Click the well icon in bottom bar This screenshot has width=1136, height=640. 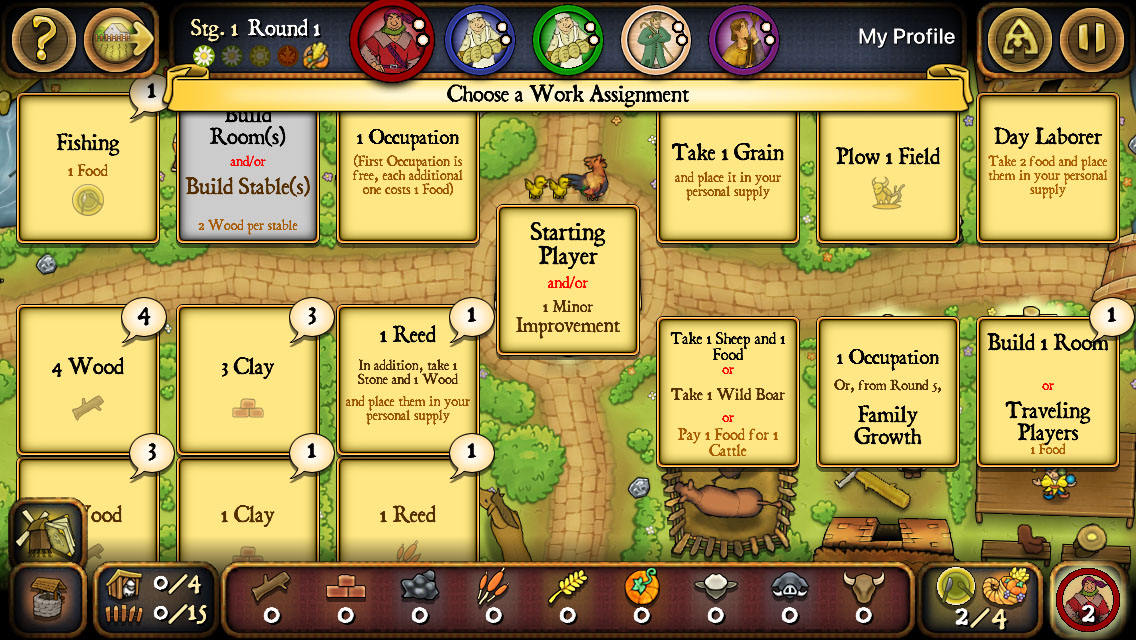pyautogui.click(x=46, y=600)
